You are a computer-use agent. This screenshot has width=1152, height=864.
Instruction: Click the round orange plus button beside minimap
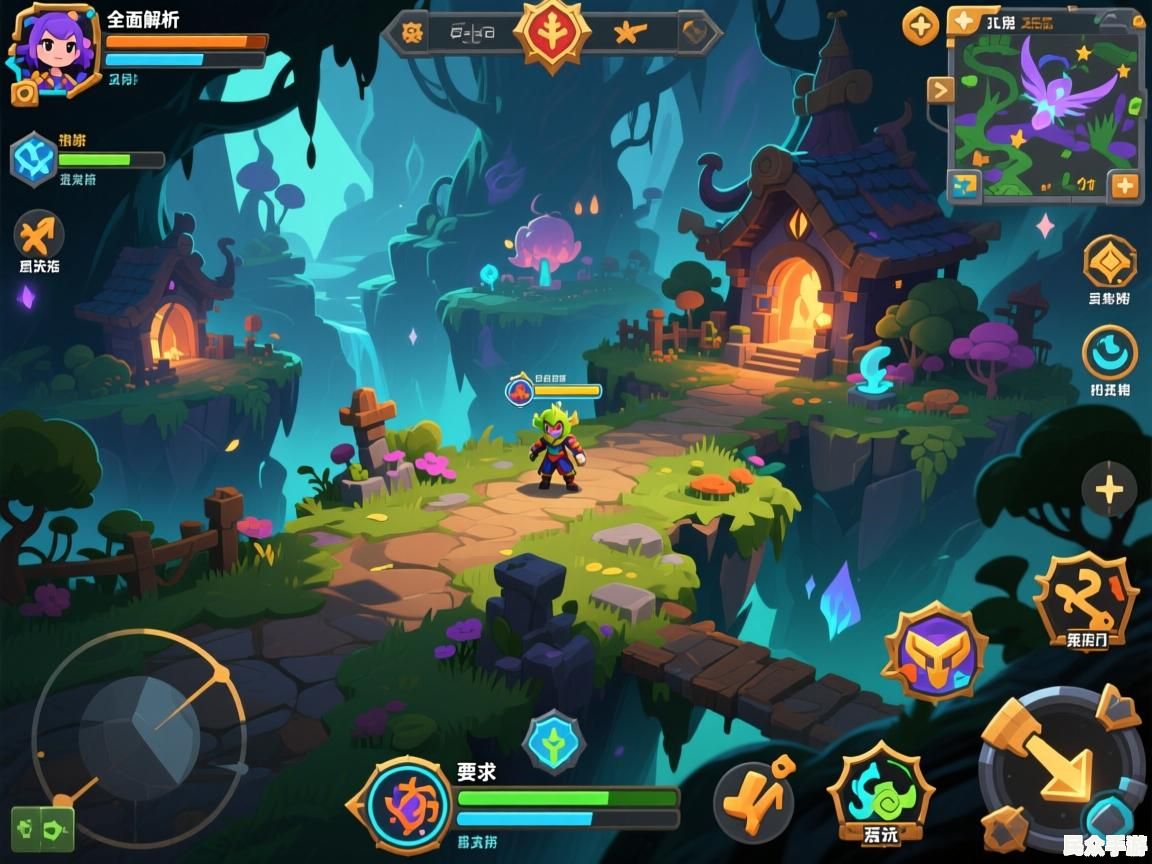coord(921,25)
